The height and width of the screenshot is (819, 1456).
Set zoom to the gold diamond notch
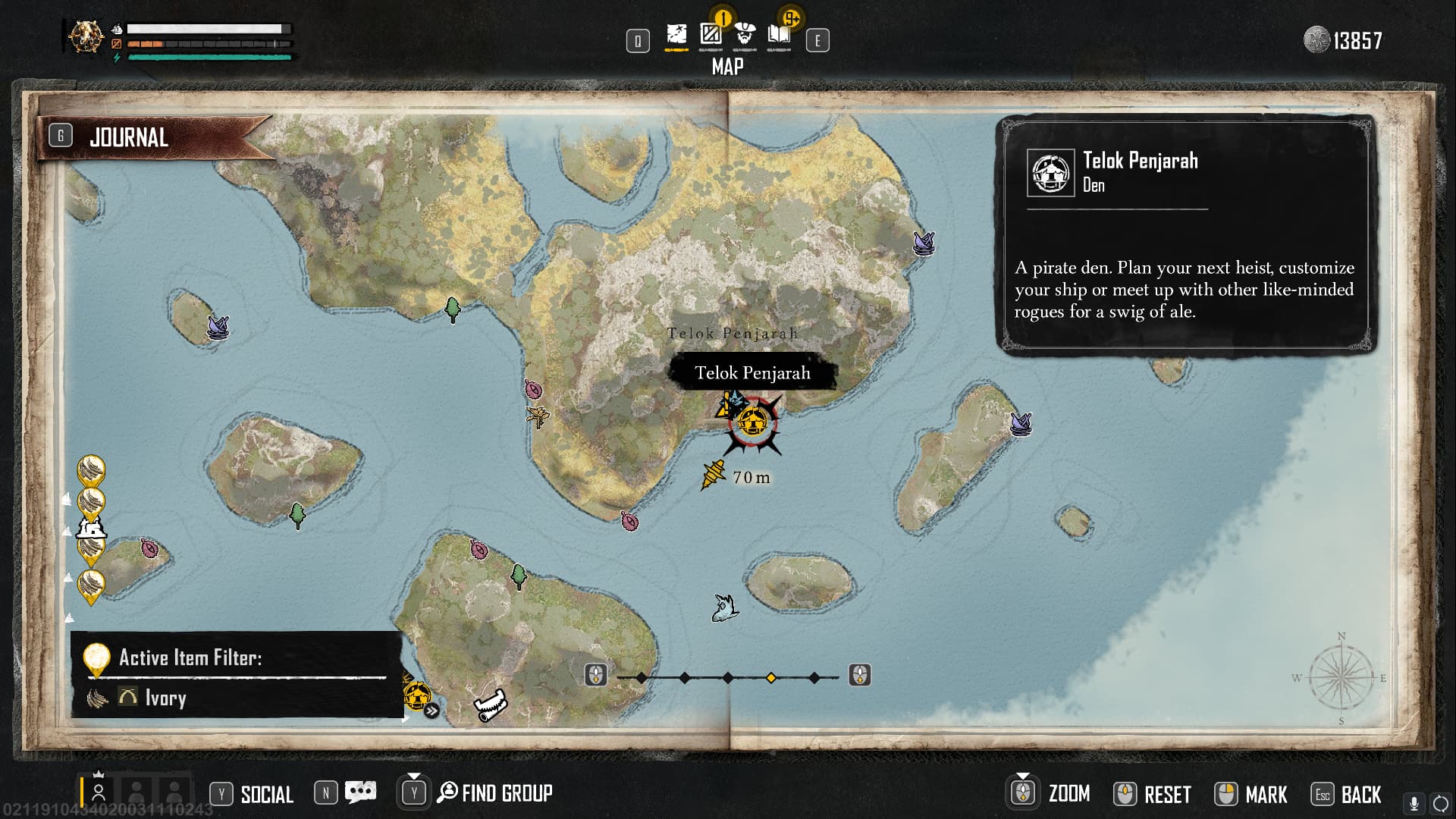pos(771,677)
